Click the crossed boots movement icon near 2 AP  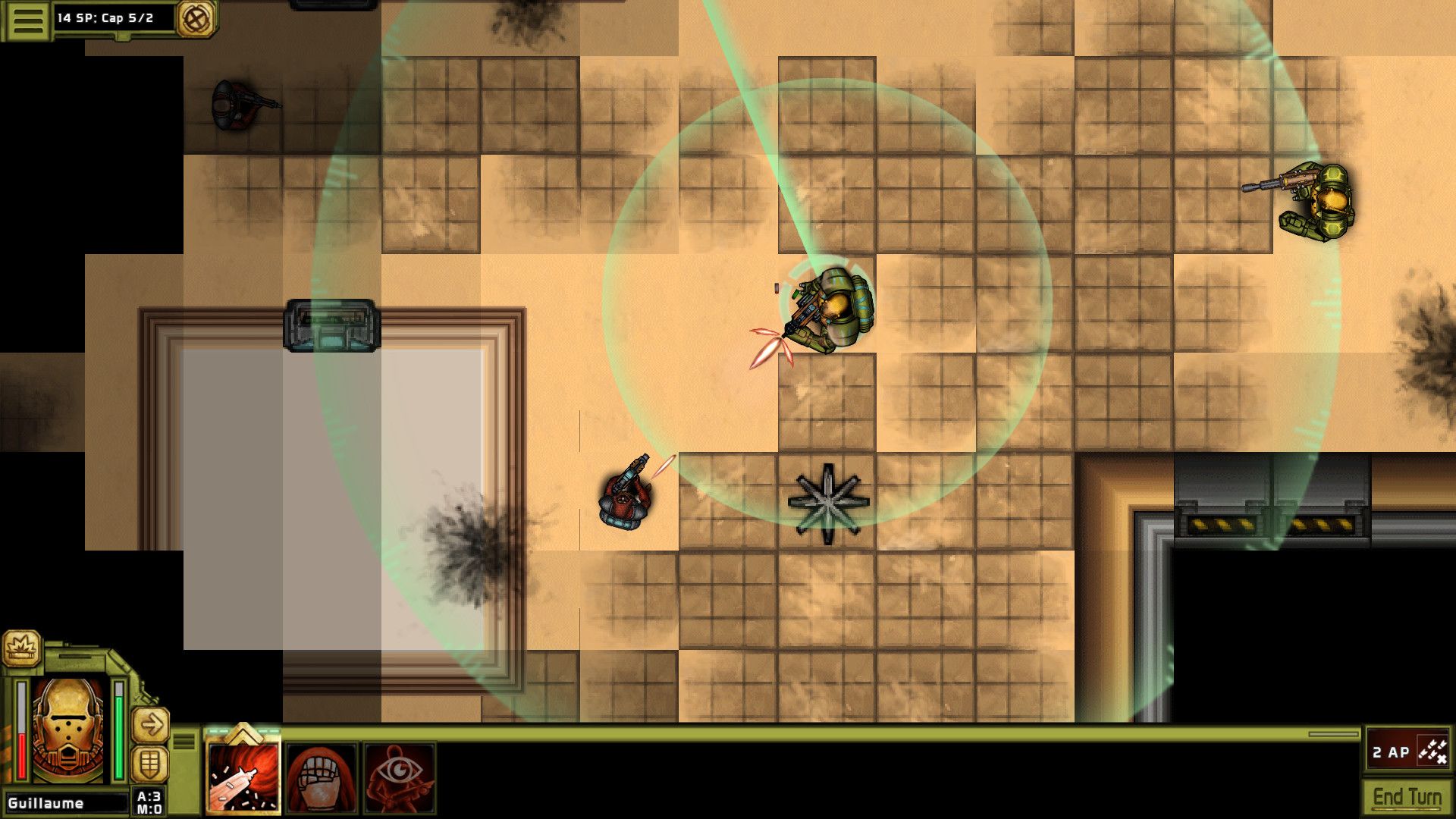[1432, 751]
